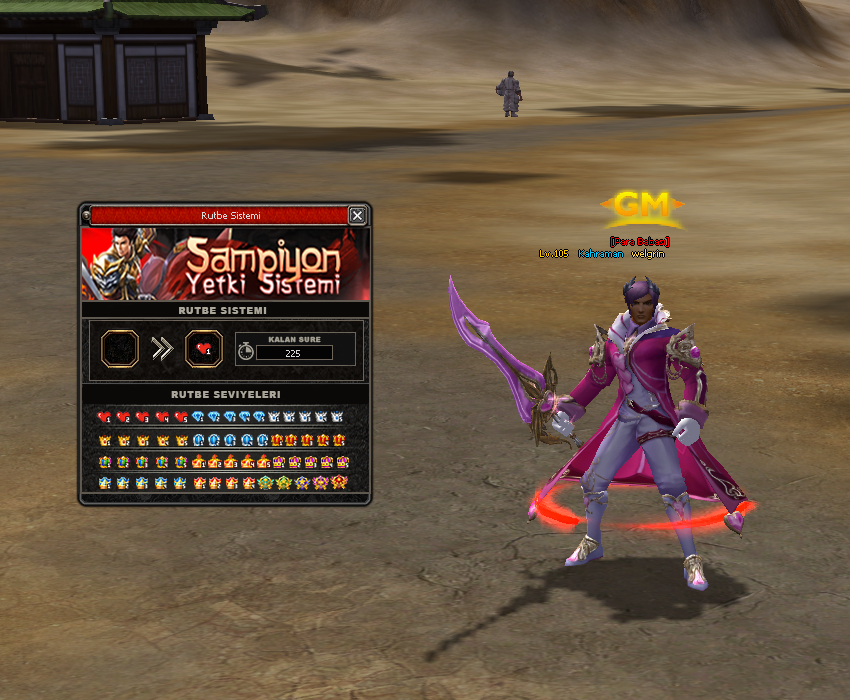Screen dimensions: 850x700
Task: Close the Rutbe Sistemi window
Action: [x=357, y=215]
